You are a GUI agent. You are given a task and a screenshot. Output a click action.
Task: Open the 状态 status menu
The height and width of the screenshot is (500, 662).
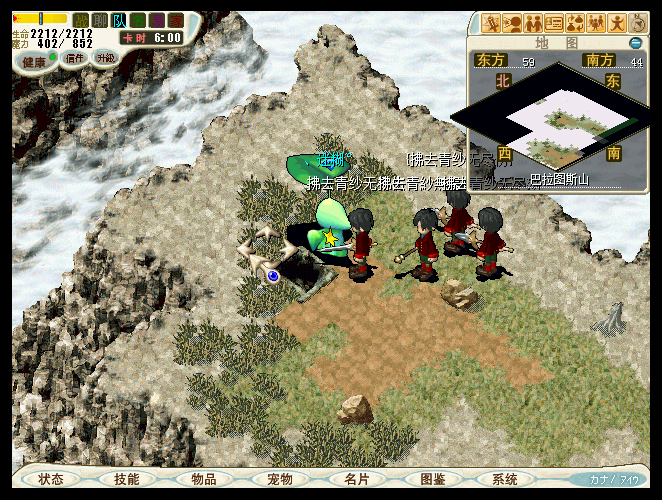coord(51,479)
